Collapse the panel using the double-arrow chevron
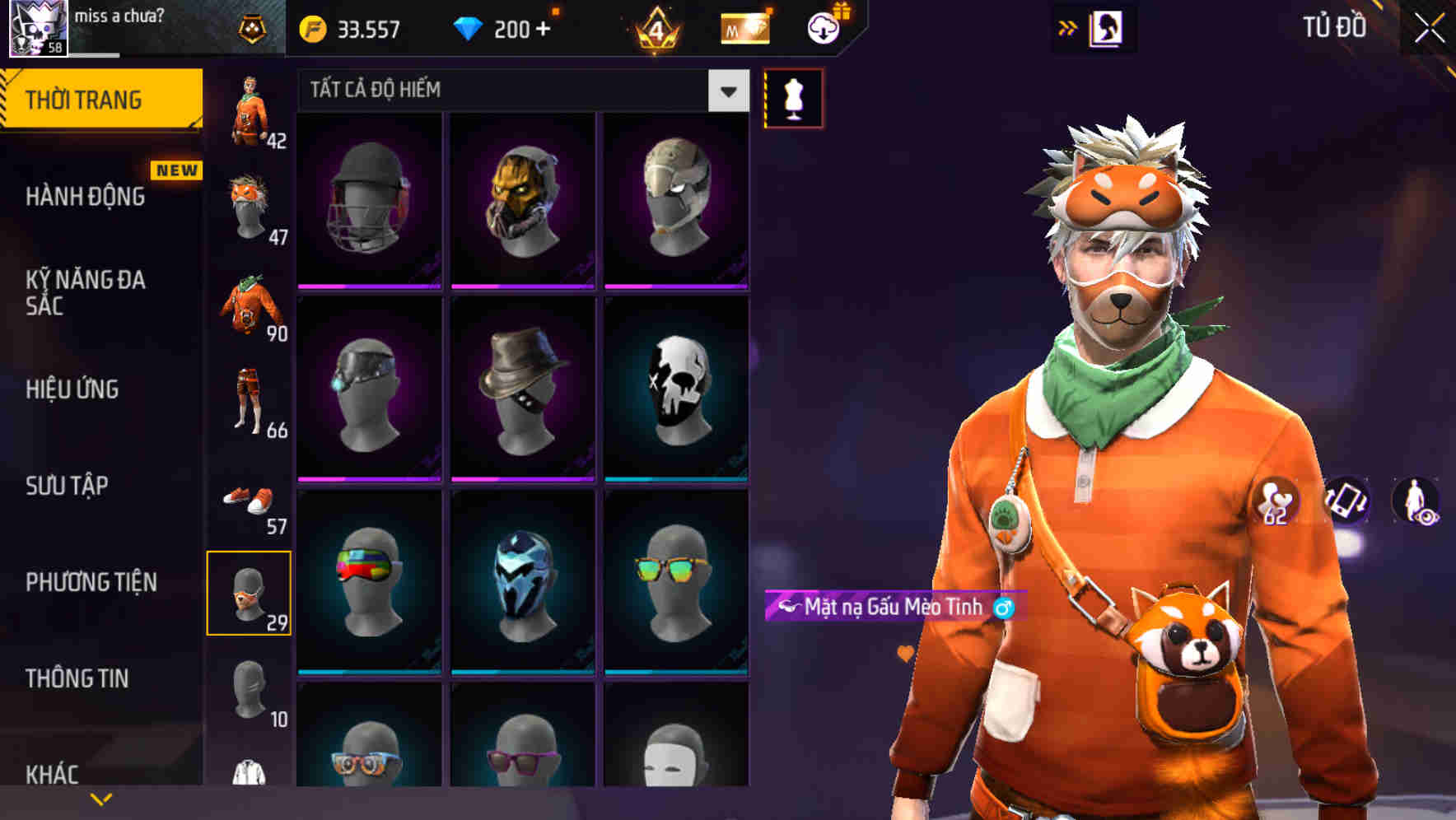 [x=1068, y=27]
